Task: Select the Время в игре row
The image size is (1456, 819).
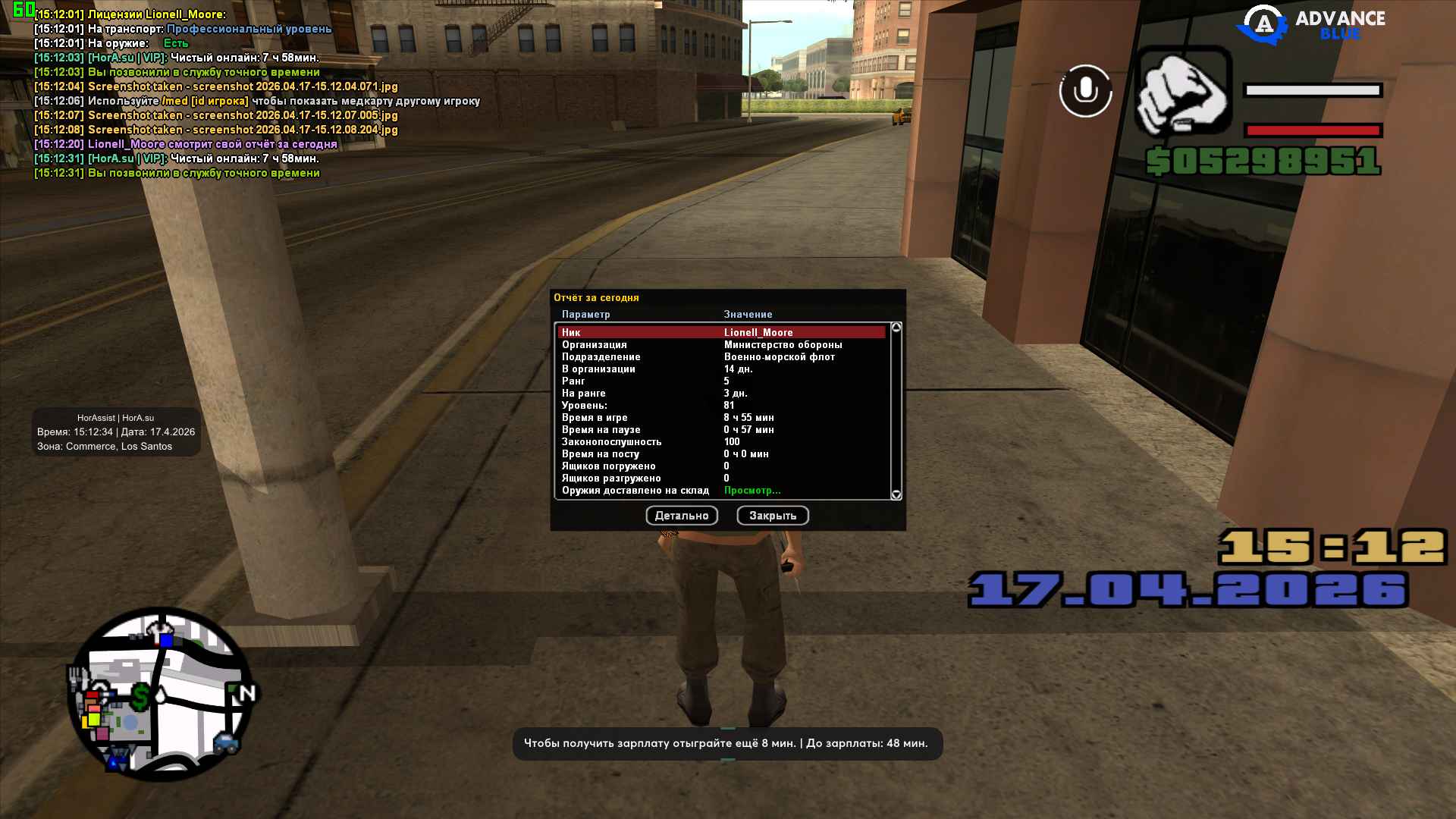Action: tap(720, 418)
